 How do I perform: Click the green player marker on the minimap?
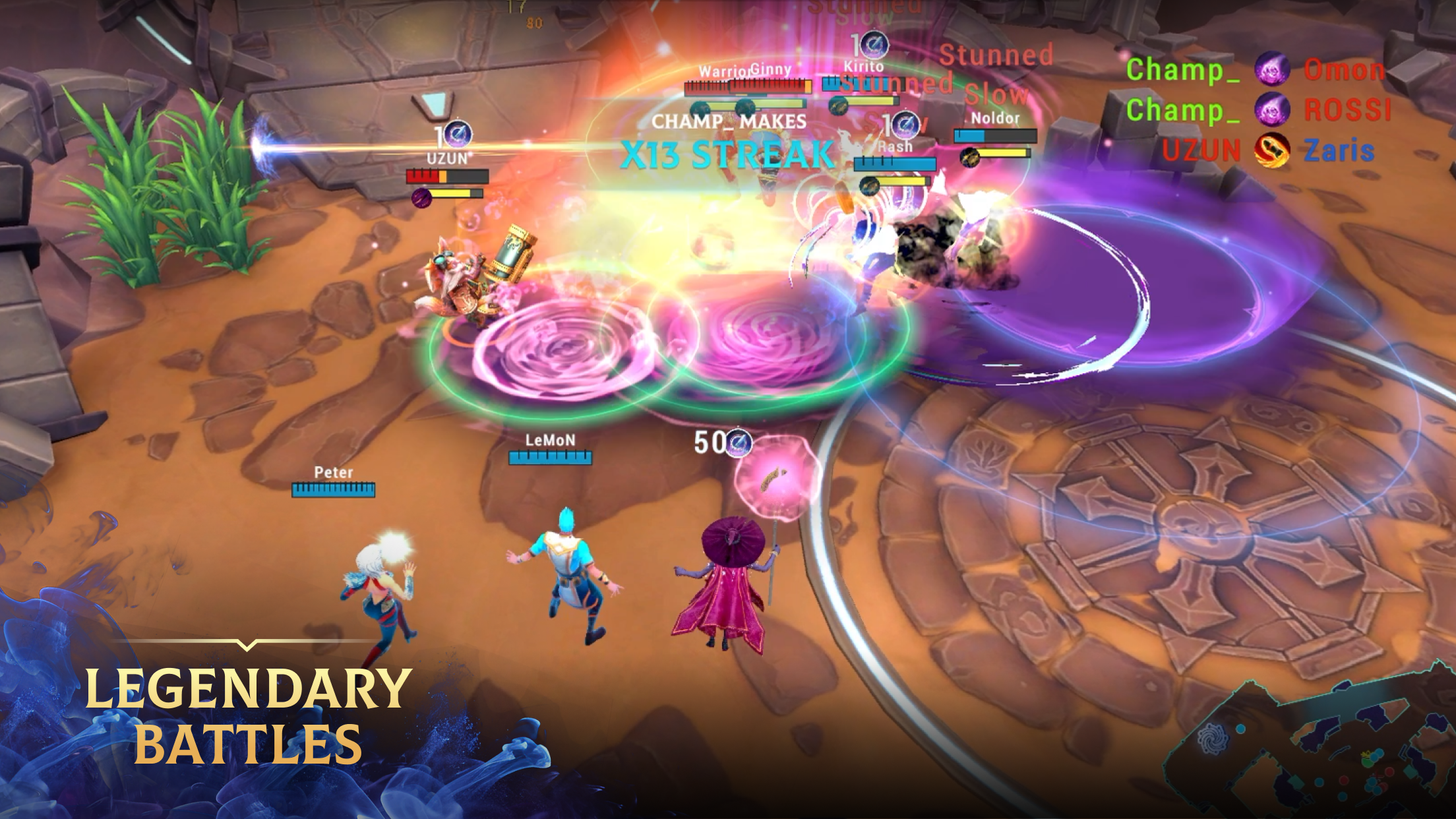click(x=1367, y=763)
